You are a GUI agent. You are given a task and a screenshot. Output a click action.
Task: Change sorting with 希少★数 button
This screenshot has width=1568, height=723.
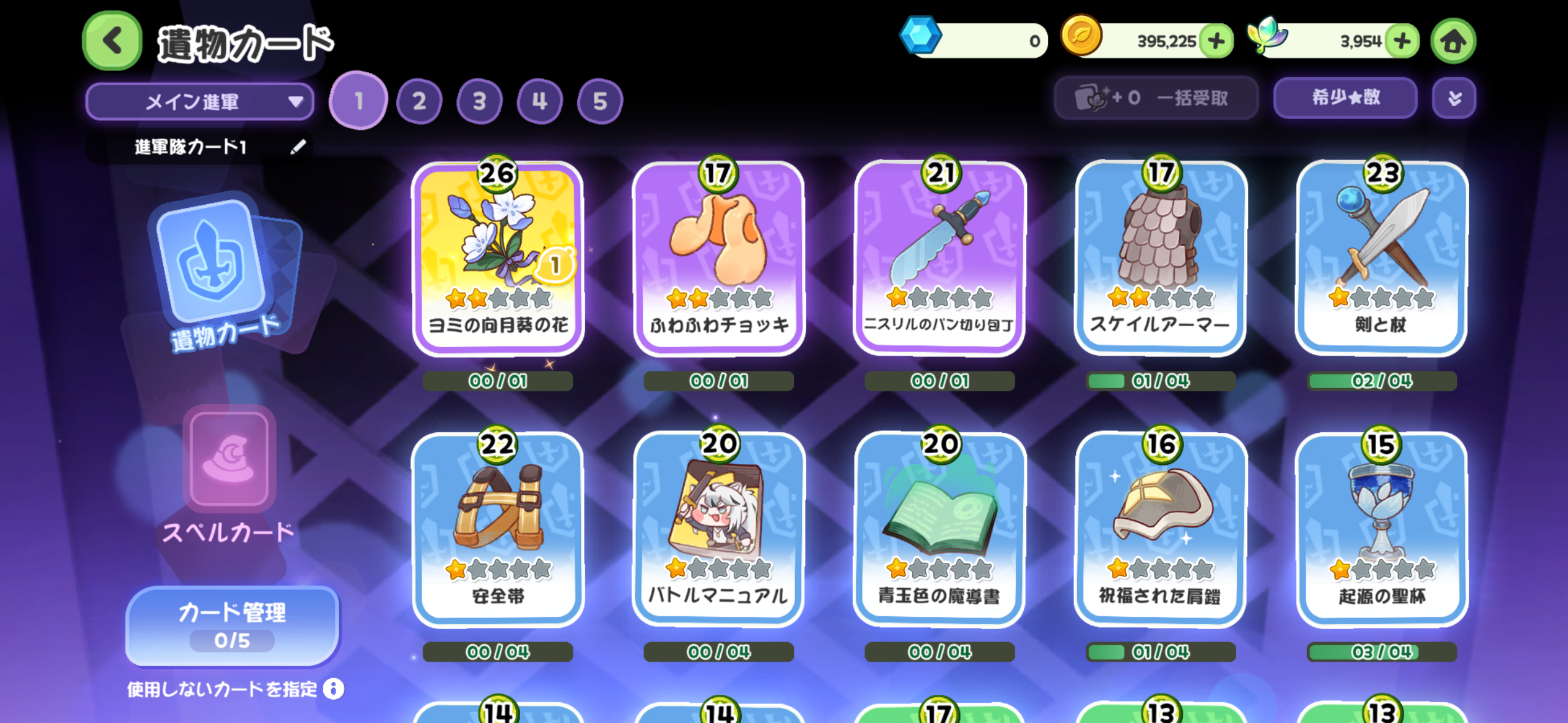click(x=1345, y=98)
